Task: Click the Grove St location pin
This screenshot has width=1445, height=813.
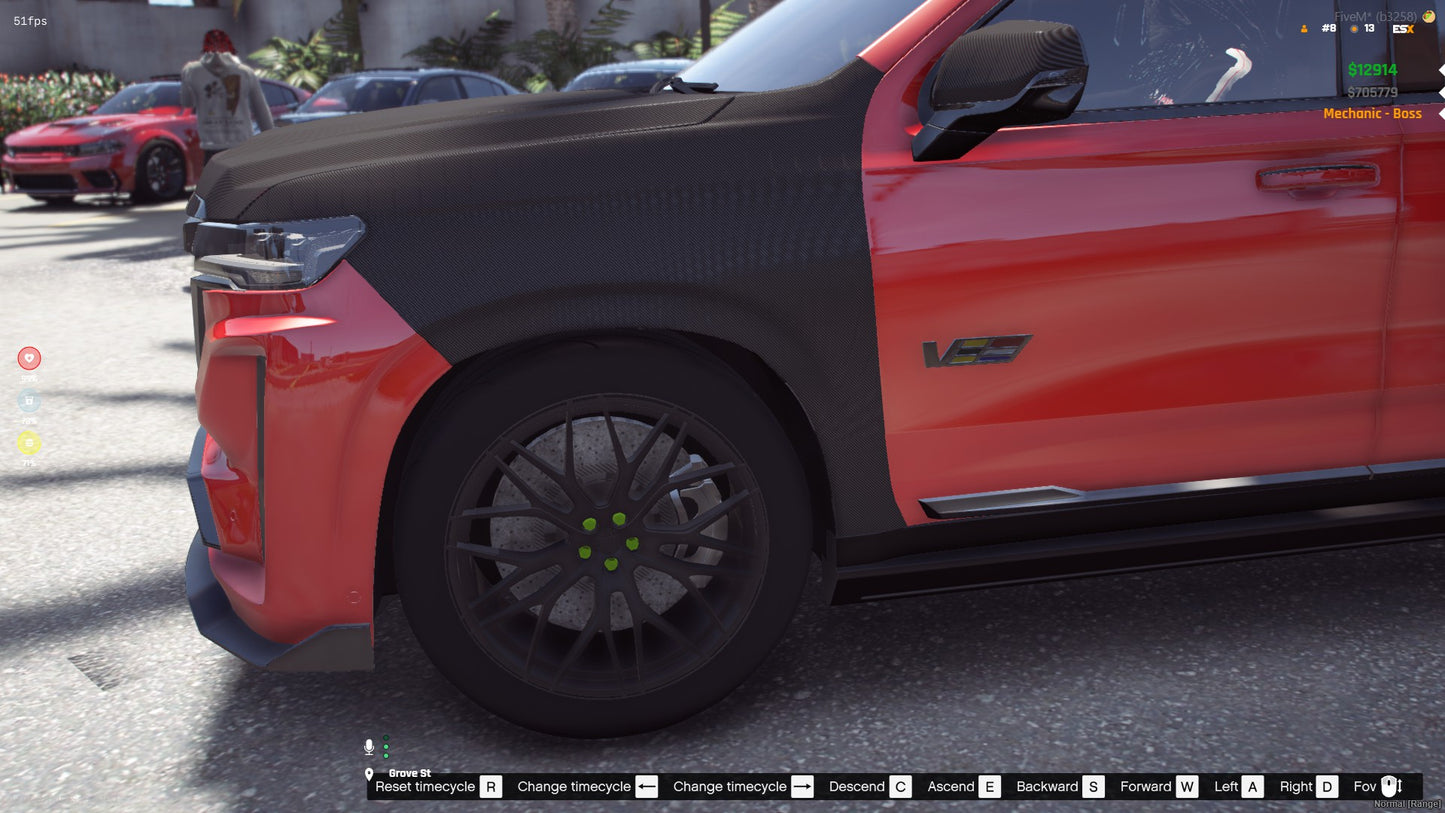Action: (x=369, y=774)
